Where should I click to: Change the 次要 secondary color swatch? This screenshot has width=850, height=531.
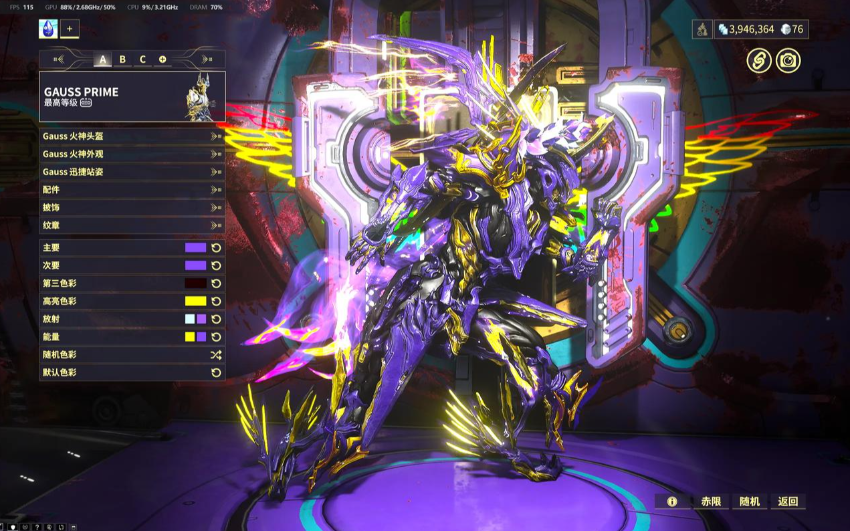tap(195, 265)
